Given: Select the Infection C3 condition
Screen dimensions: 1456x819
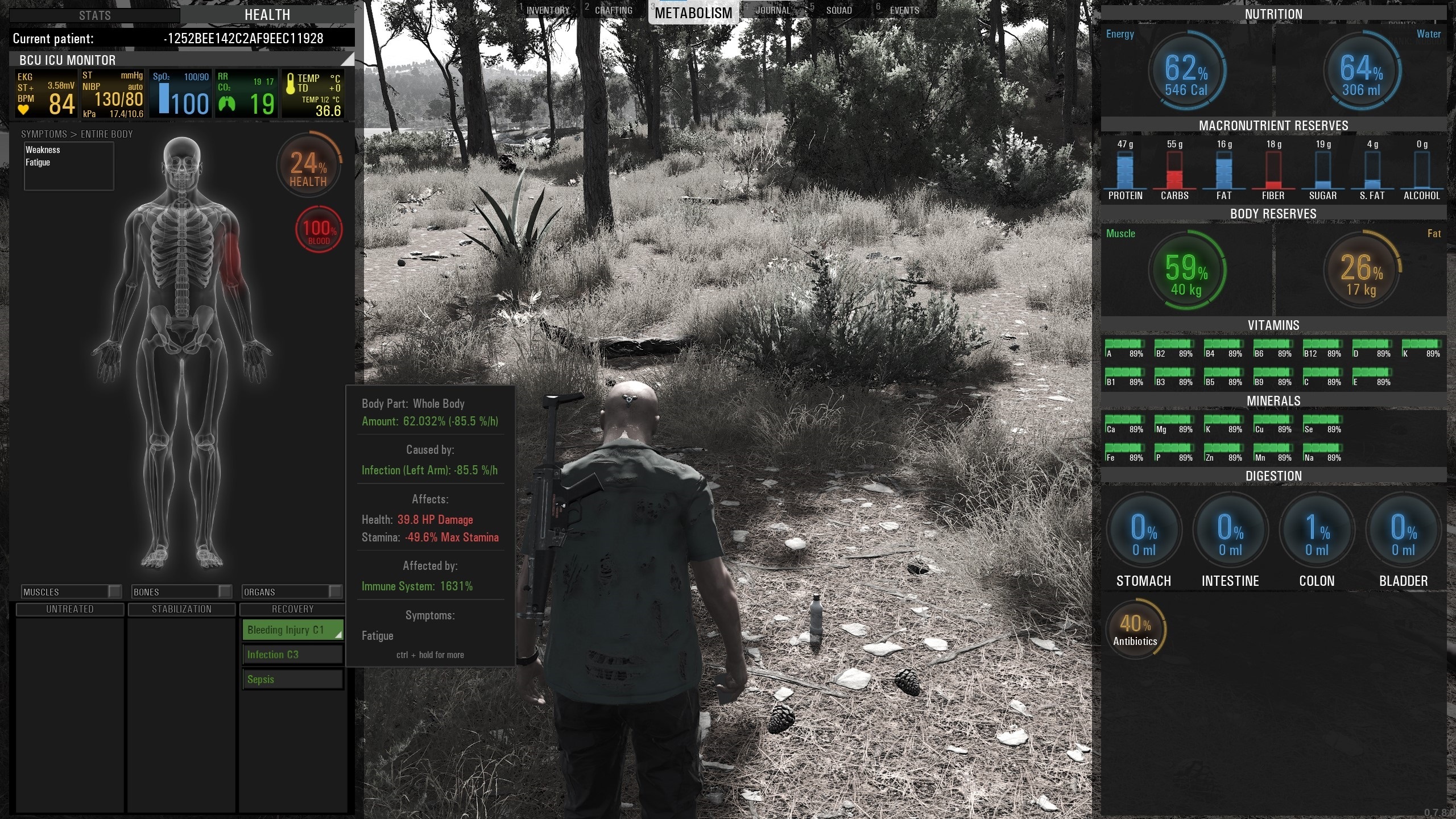Looking at the screenshot, I should [292, 655].
